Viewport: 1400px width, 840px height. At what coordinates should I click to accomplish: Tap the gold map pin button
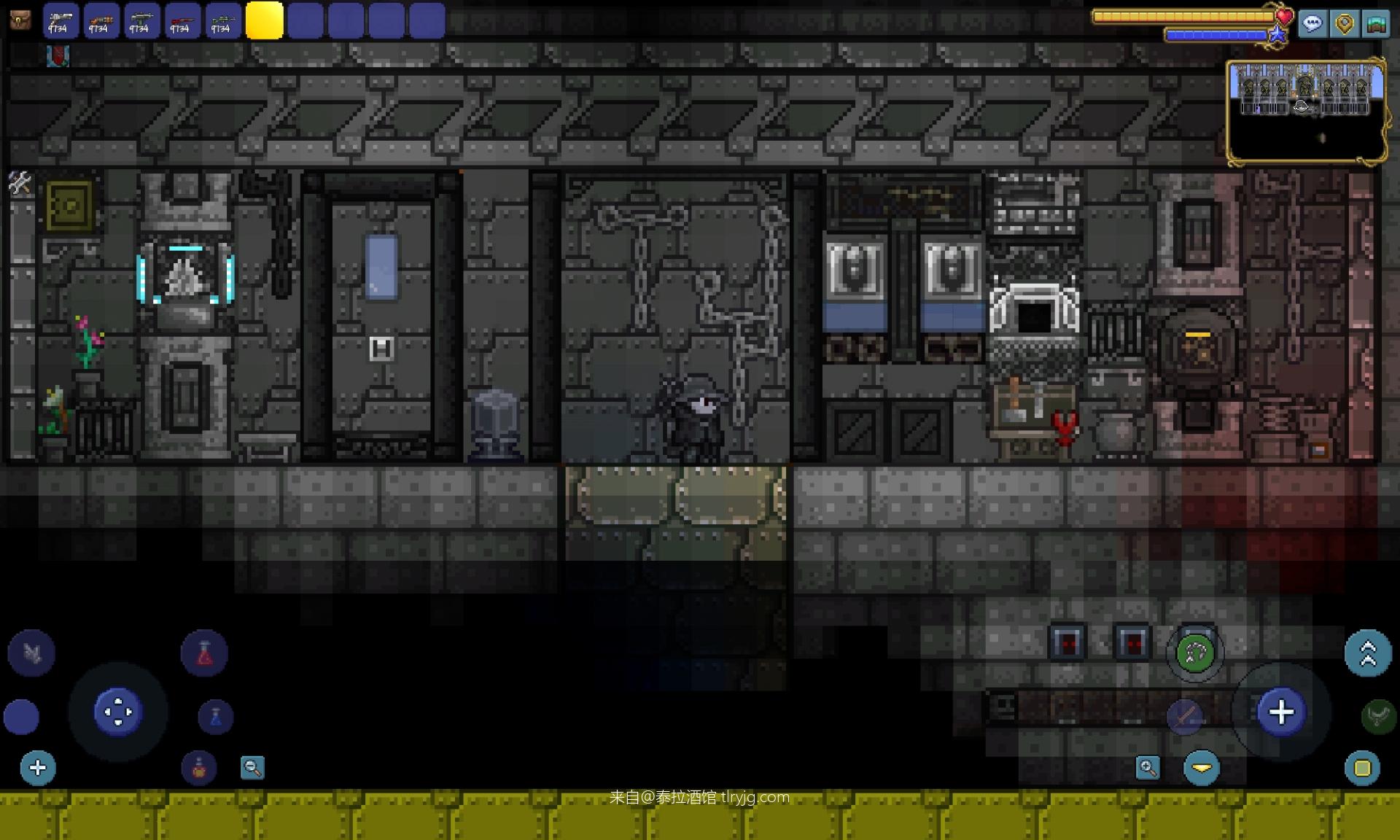tap(1344, 23)
